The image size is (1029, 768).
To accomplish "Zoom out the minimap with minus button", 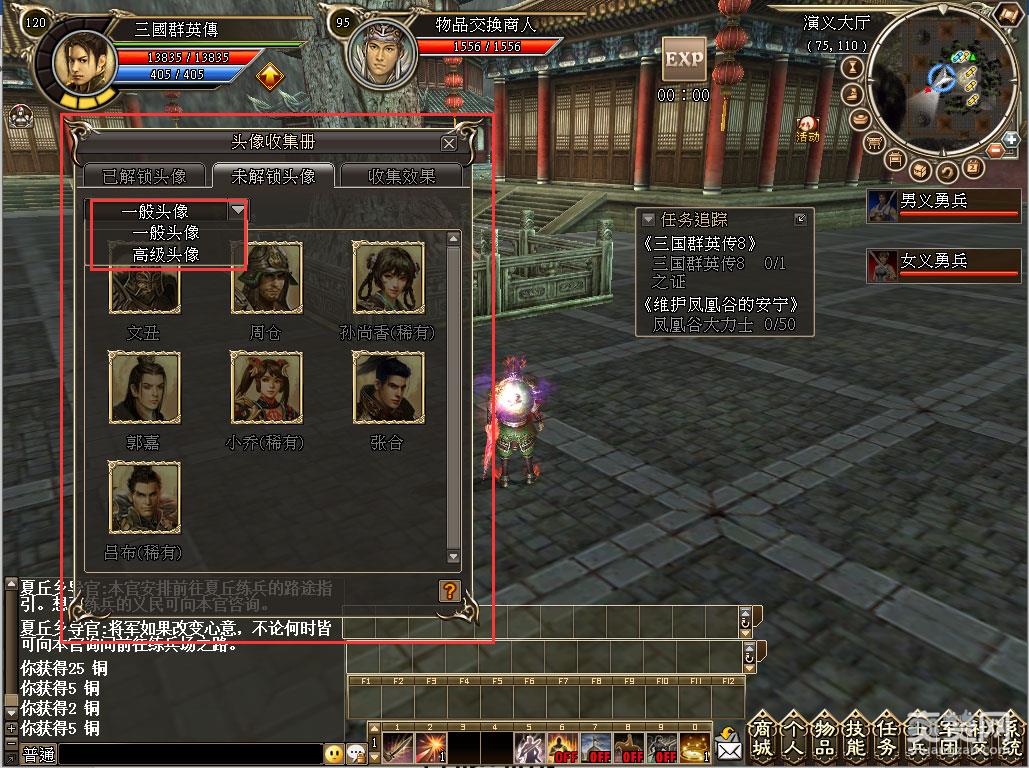I will tap(996, 151).
